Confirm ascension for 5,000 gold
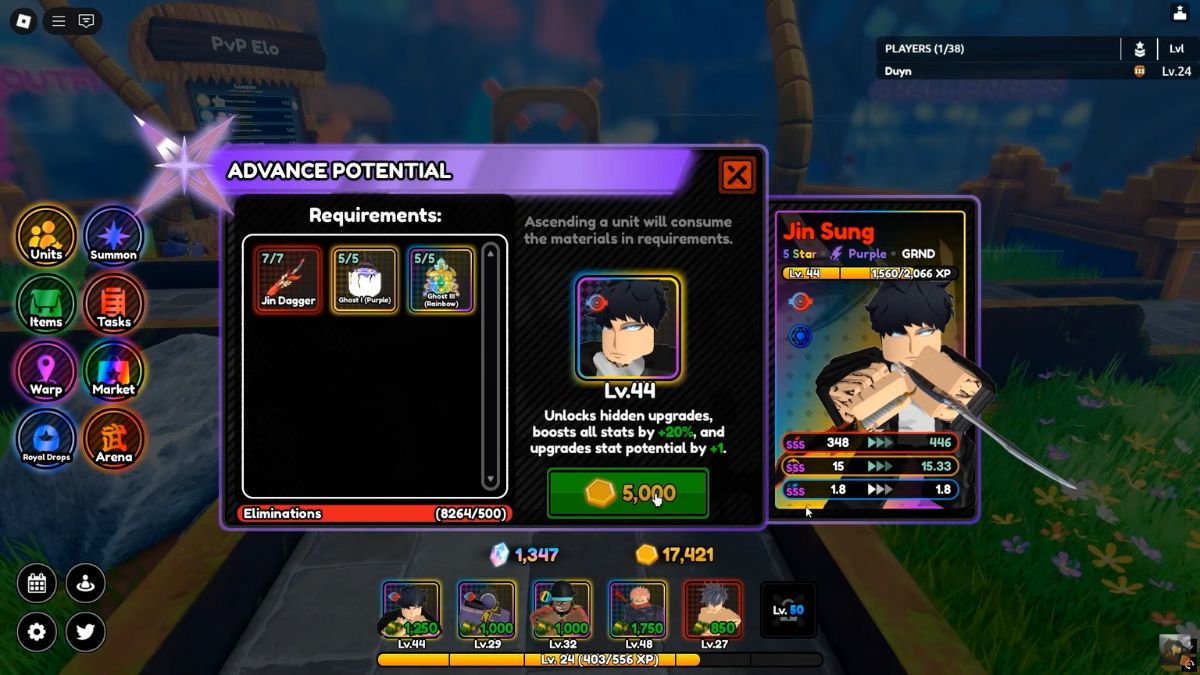The width and height of the screenshot is (1200, 675). tap(627, 493)
